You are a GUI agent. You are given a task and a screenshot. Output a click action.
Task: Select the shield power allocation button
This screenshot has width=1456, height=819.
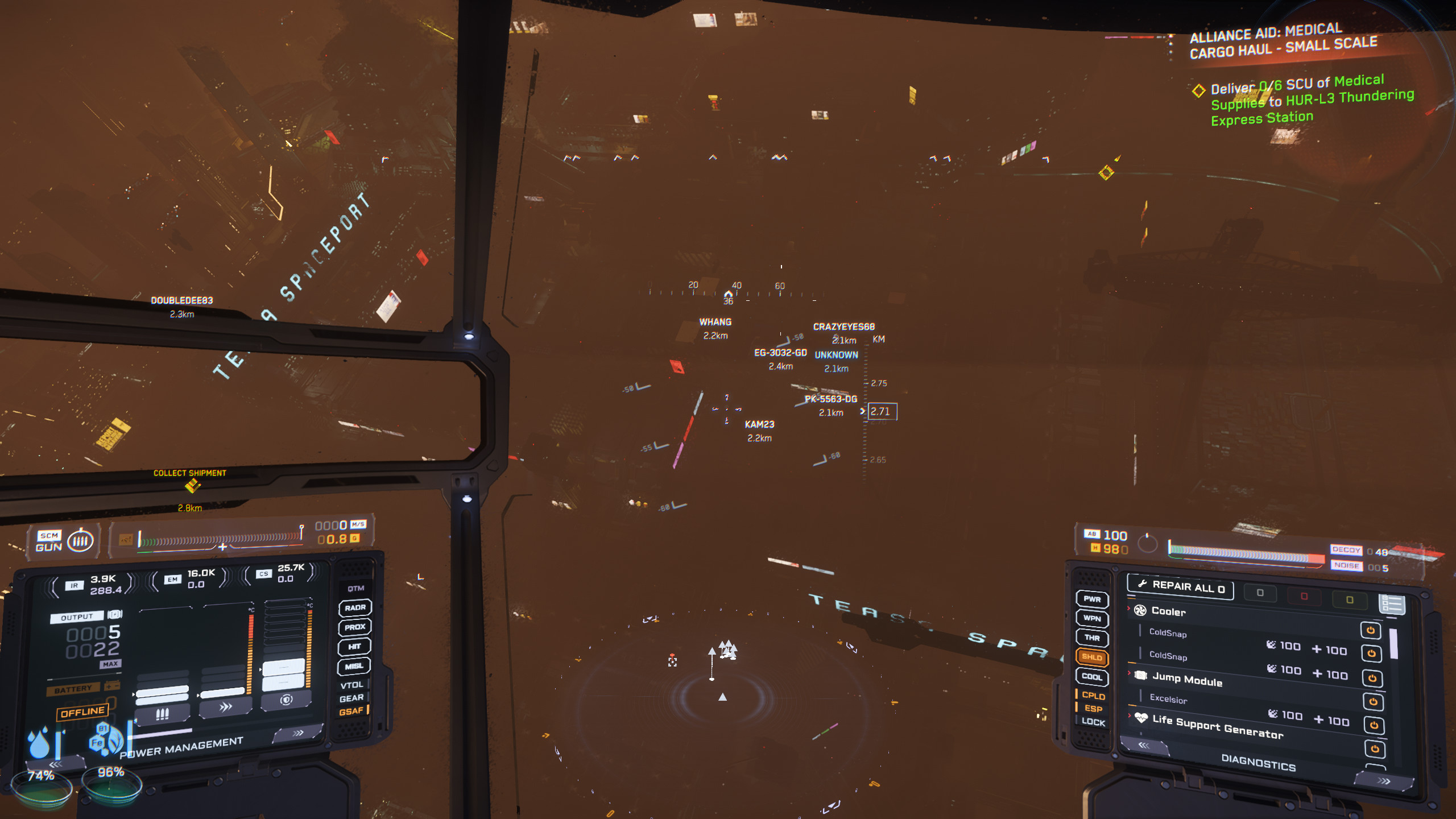(286, 700)
